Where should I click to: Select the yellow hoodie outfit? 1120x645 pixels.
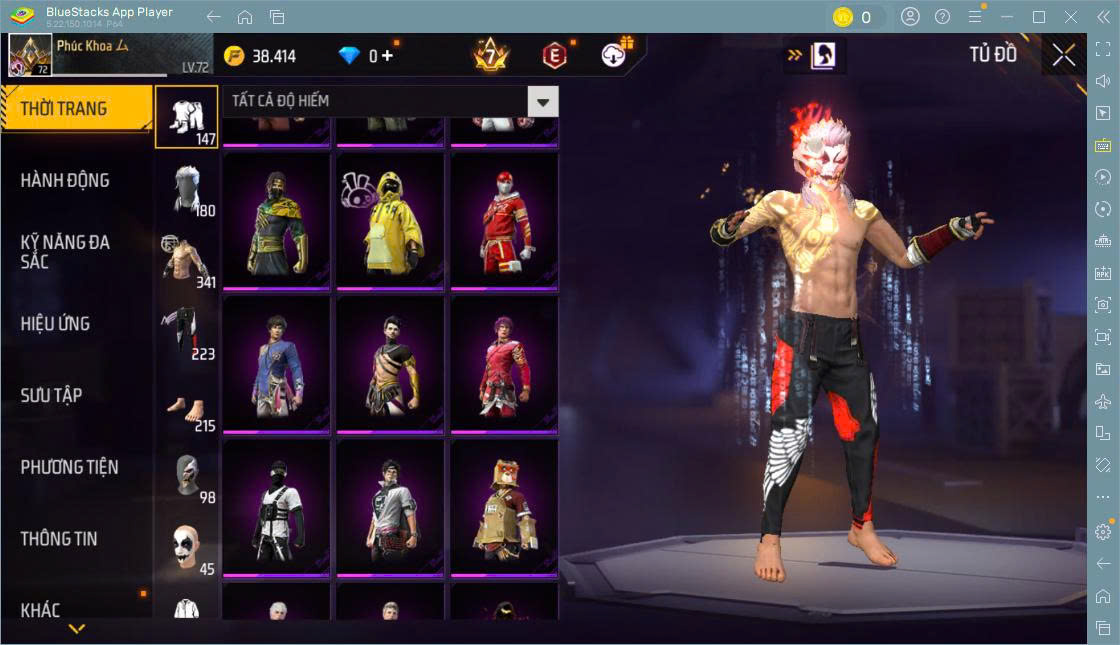point(390,220)
